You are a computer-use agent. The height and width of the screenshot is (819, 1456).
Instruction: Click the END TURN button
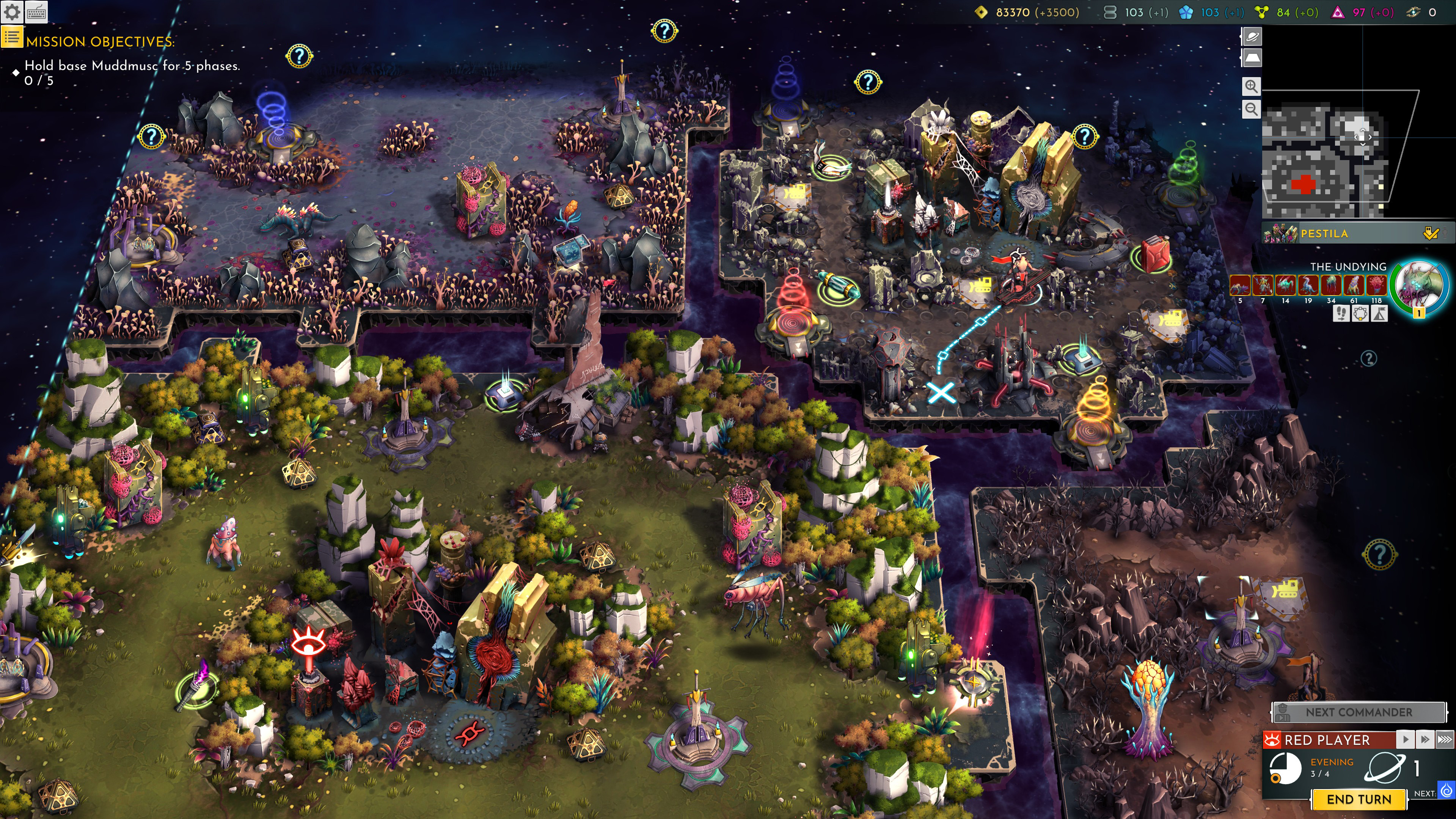pos(1358,799)
